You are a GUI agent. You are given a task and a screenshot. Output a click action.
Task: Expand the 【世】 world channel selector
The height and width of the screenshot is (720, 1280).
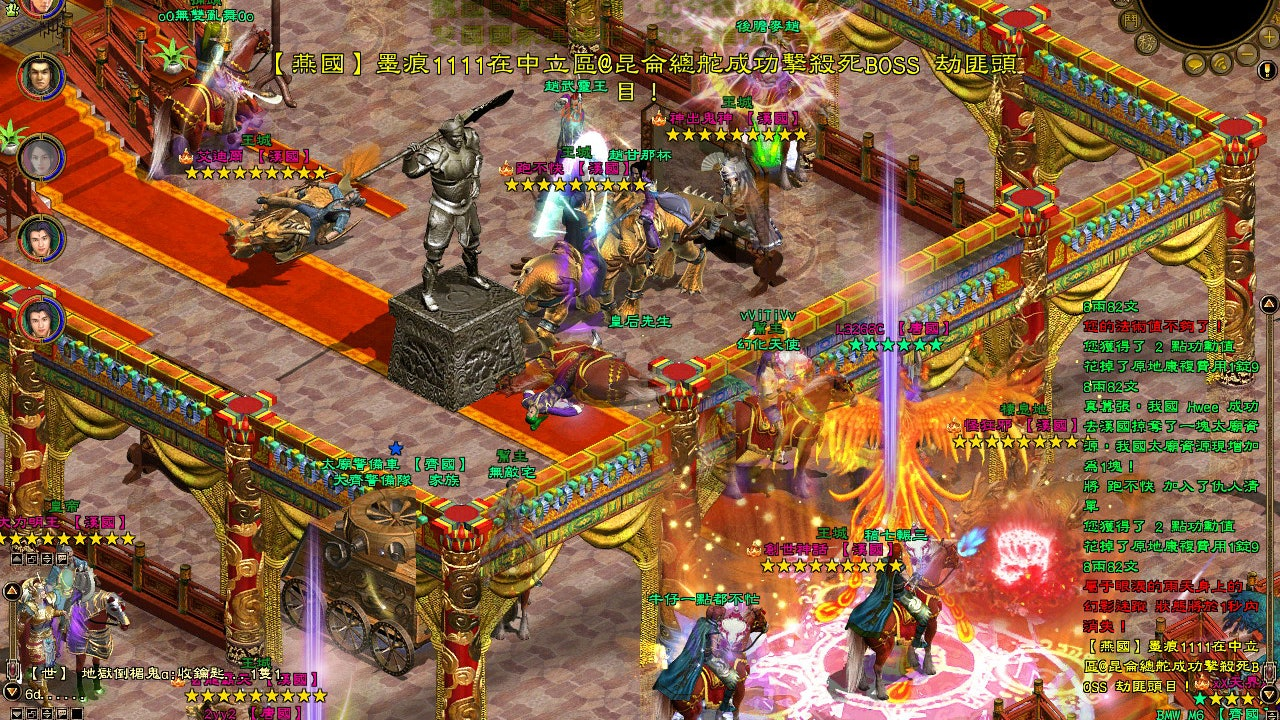(x=47, y=673)
